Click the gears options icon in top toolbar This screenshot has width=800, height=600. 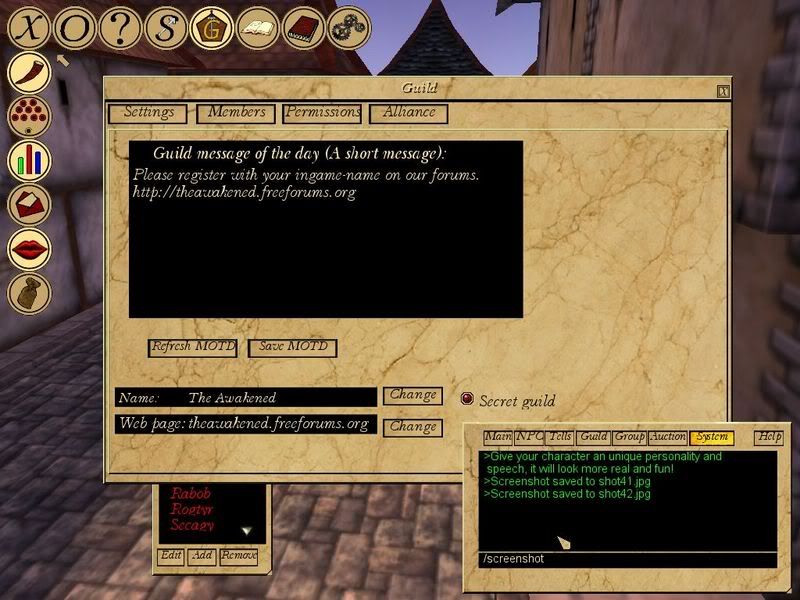349,27
